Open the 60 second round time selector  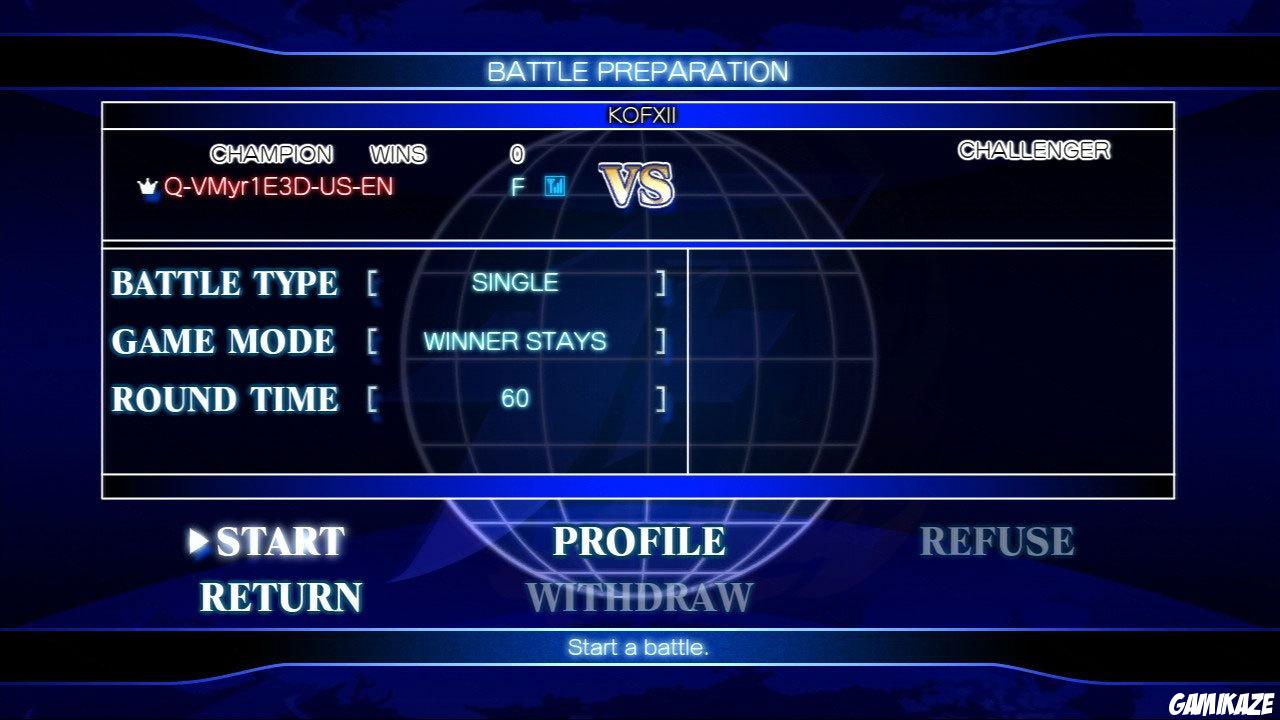pyautogui.click(x=513, y=398)
